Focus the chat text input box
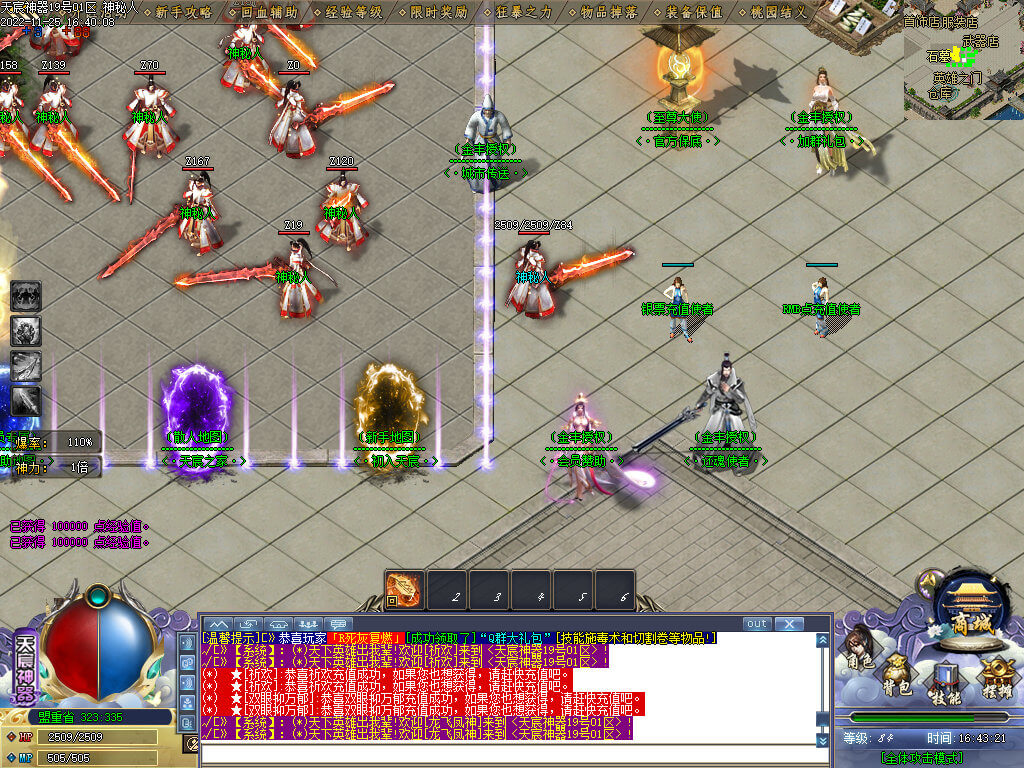 515,755
